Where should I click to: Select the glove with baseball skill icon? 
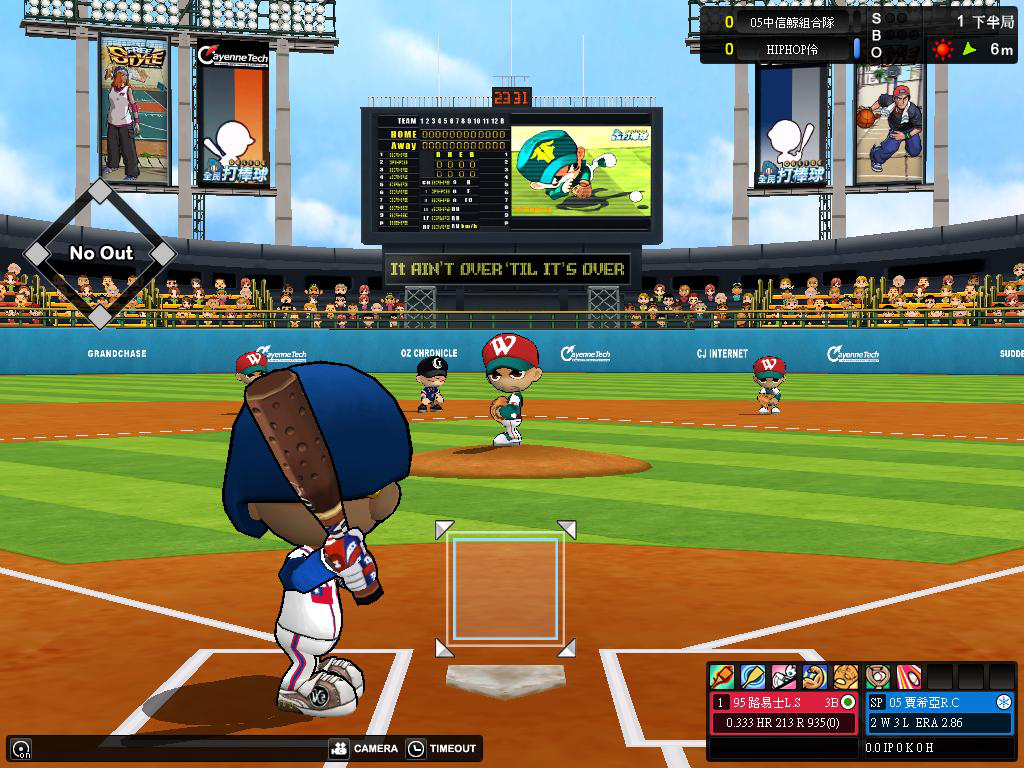click(x=877, y=677)
